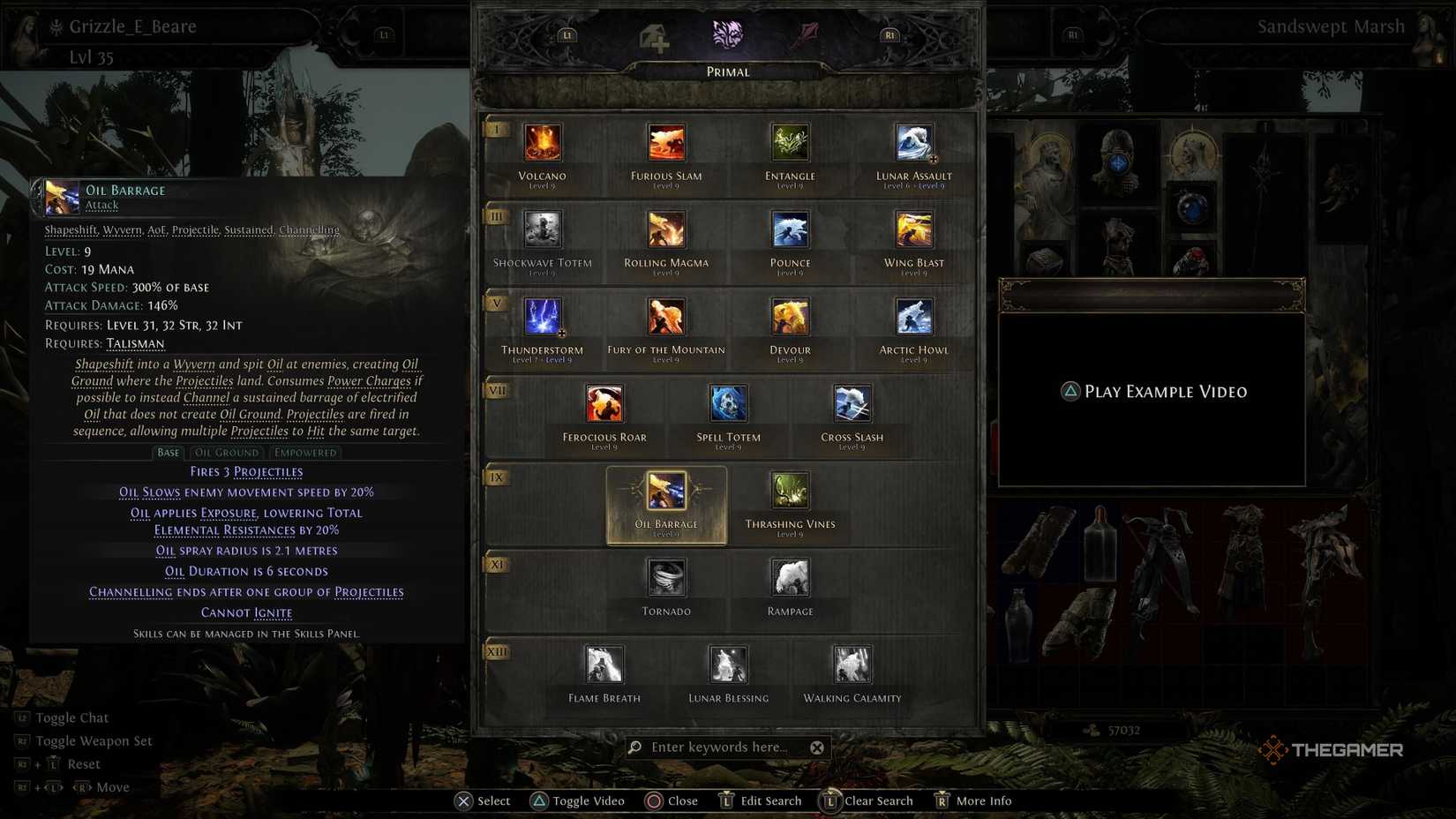Pick the Ferocious Roar skill
This screenshot has width=1456, height=819.
click(604, 404)
